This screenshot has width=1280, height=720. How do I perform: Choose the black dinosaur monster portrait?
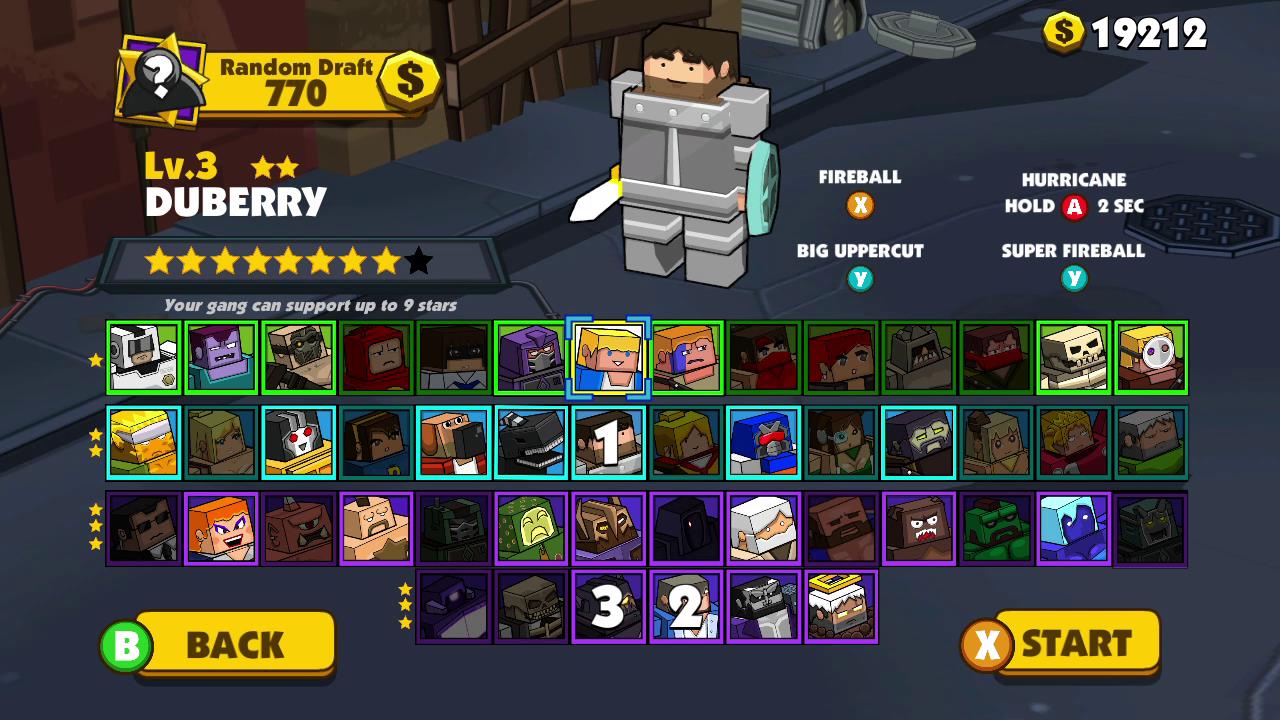[x=530, y=443]
